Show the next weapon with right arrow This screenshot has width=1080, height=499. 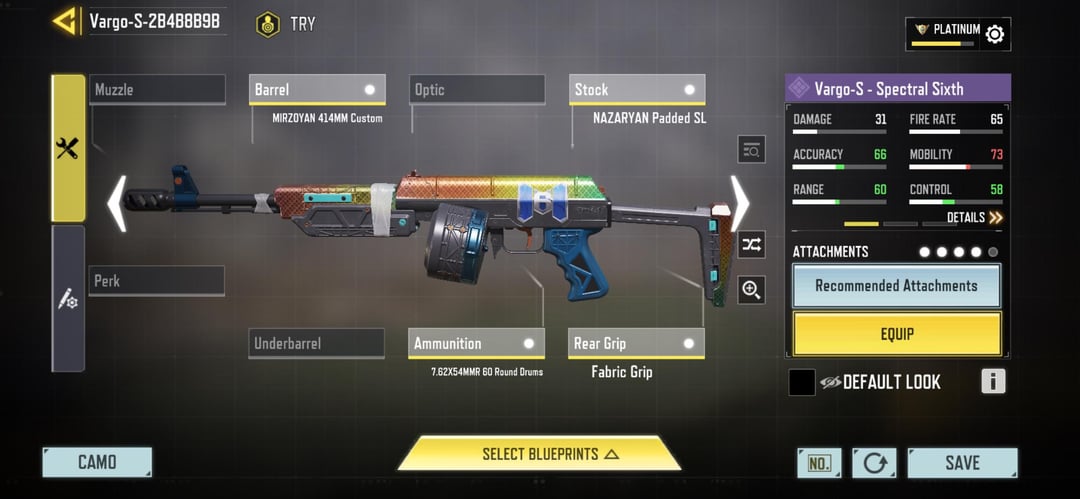(x=740, y=203)
